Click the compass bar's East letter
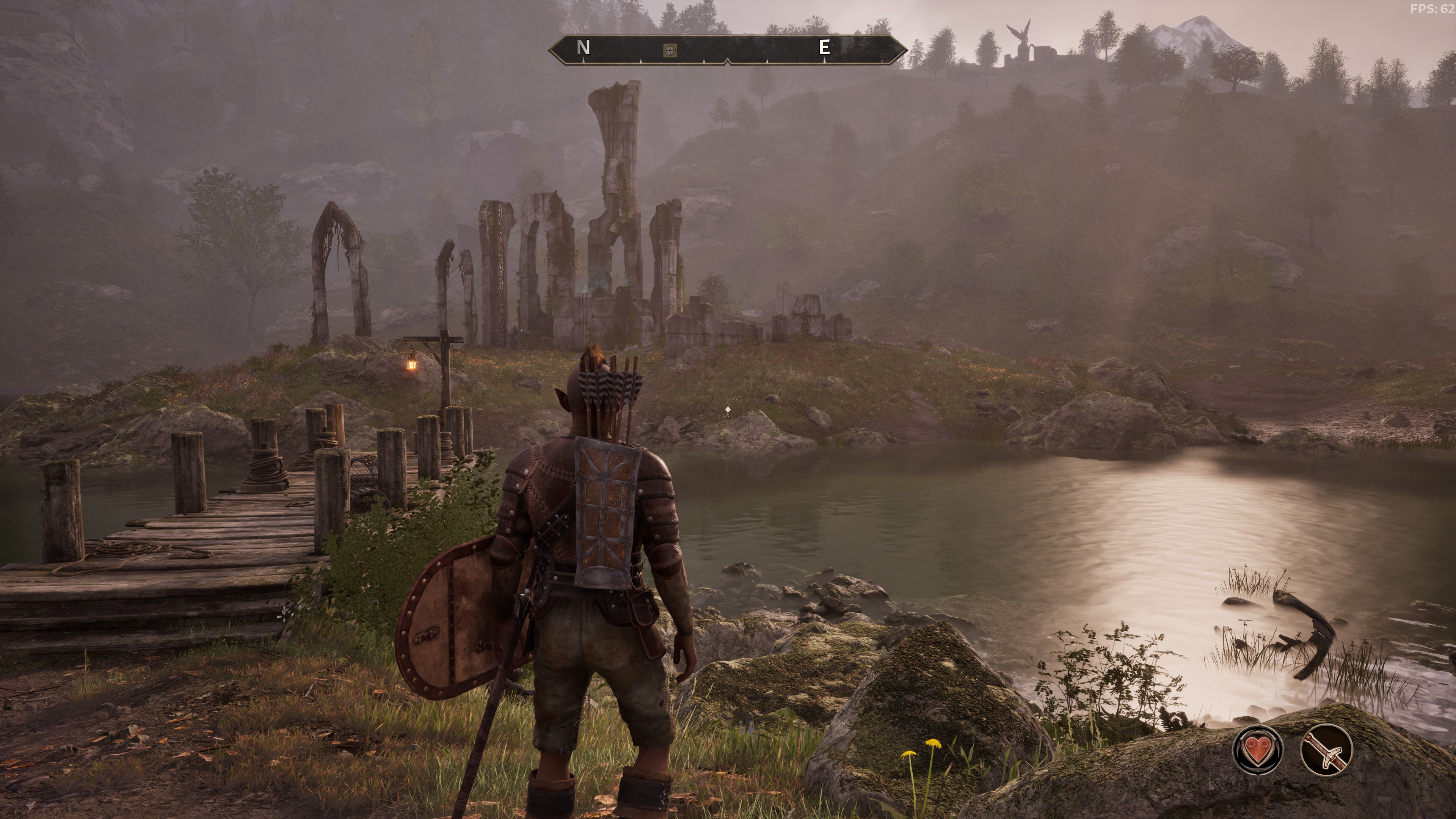This screenshot has height=819, width=1456. tap(824, 47)
